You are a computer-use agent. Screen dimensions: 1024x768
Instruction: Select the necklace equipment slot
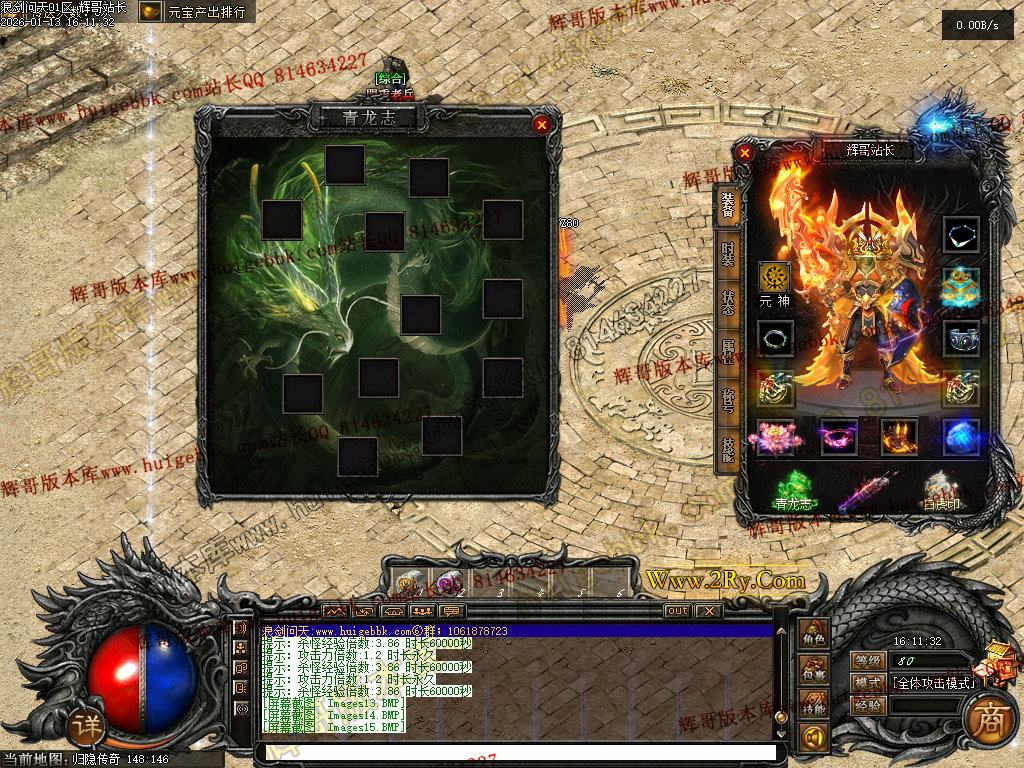(961, 234)
